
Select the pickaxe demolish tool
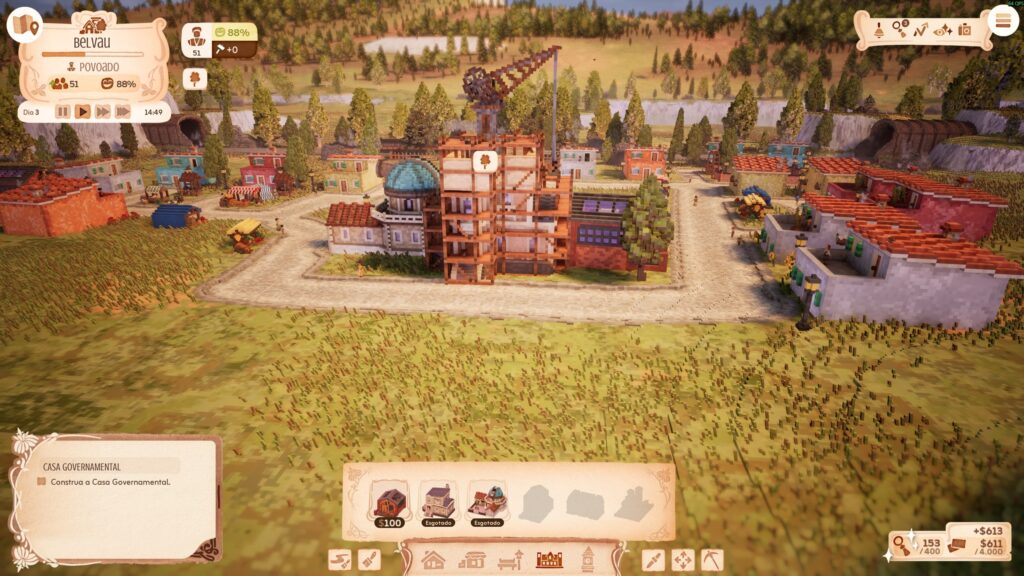pos(712,560)
